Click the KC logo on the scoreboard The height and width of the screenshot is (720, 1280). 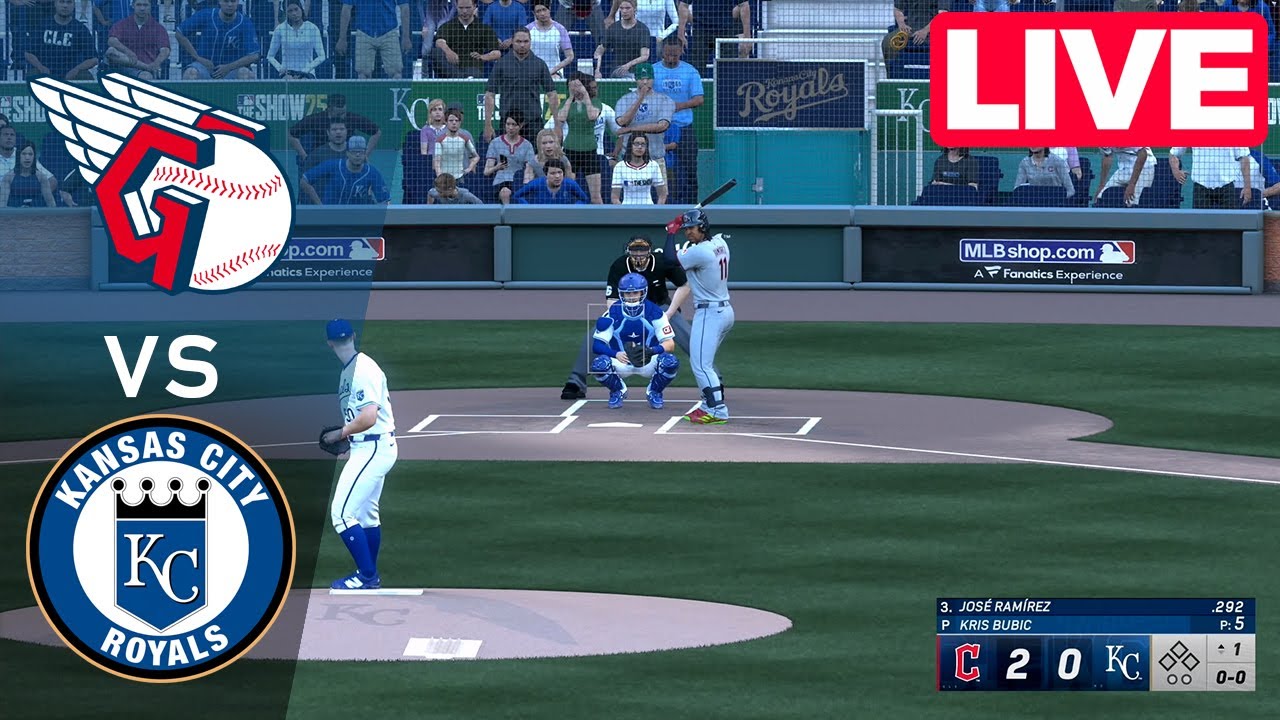pos(1123,660)
